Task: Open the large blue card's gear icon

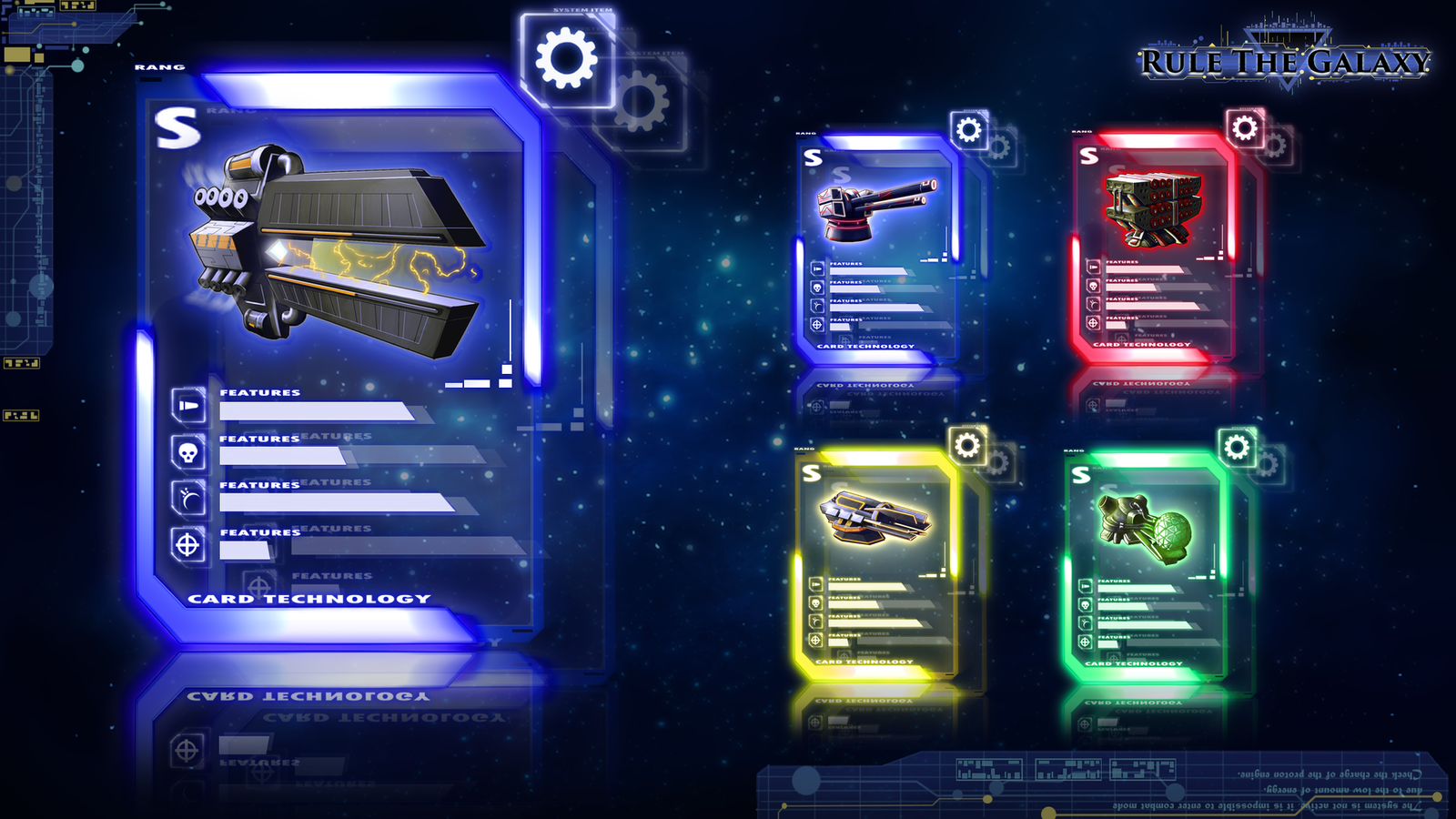Action: point(567,59)
